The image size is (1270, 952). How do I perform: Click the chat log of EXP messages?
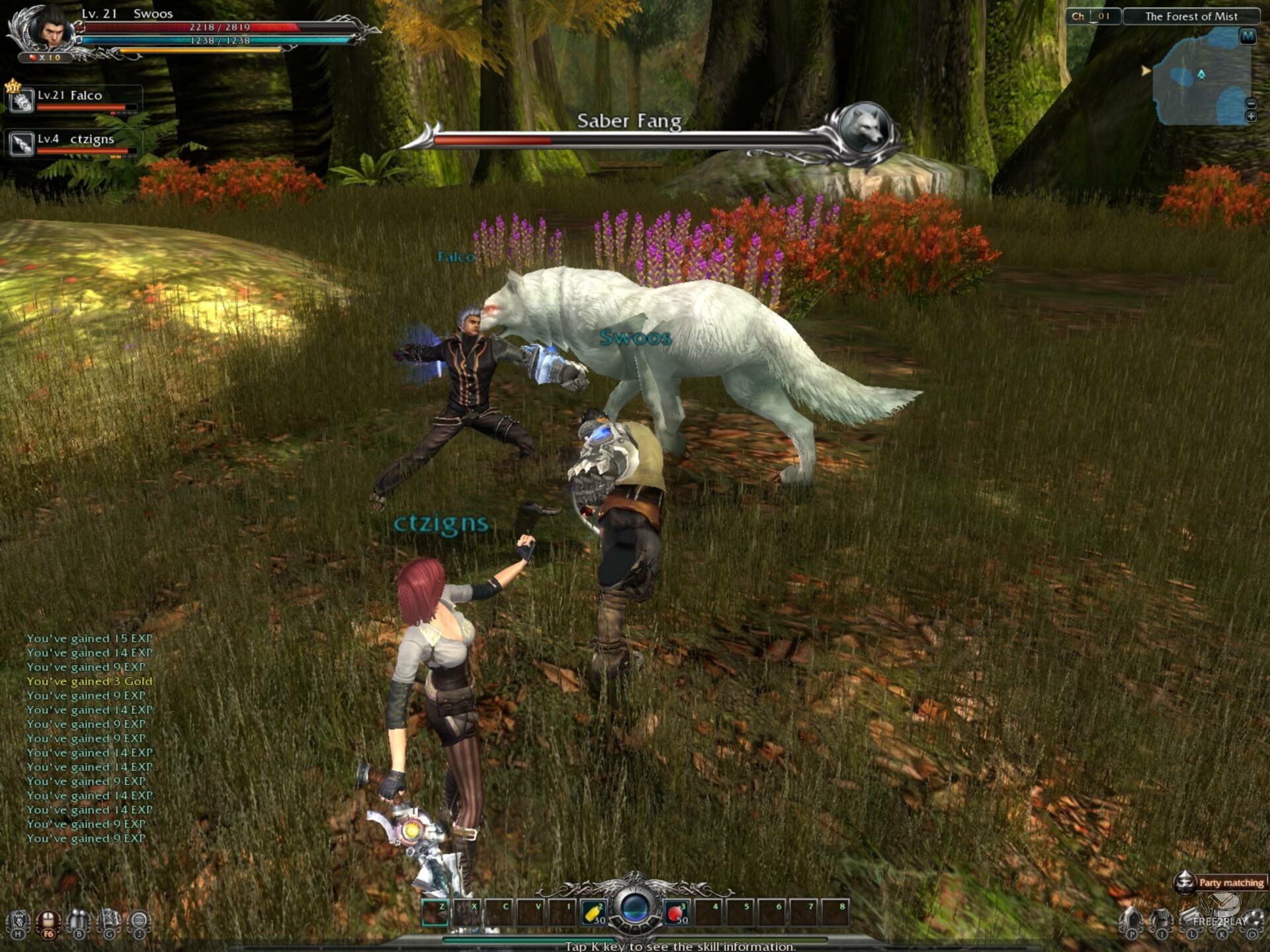click(x=90, y=738)
